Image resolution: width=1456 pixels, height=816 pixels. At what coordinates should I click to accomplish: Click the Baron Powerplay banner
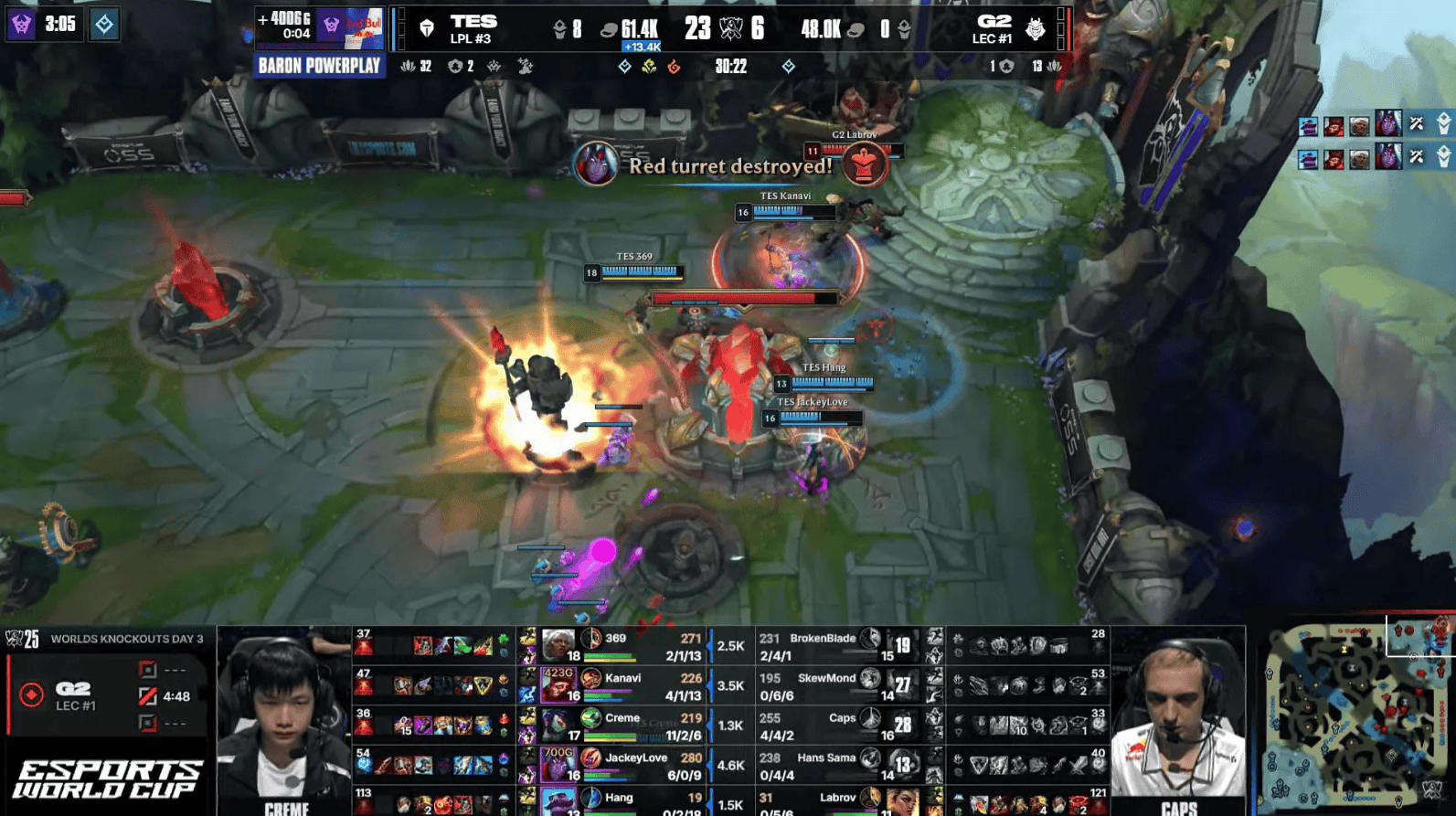(319, 66)
